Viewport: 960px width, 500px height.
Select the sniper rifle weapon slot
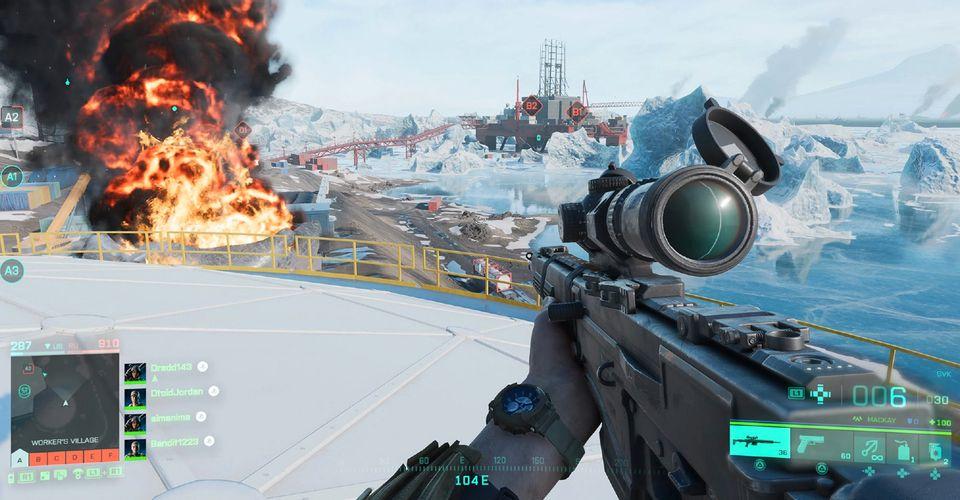[x=759, y=441]
